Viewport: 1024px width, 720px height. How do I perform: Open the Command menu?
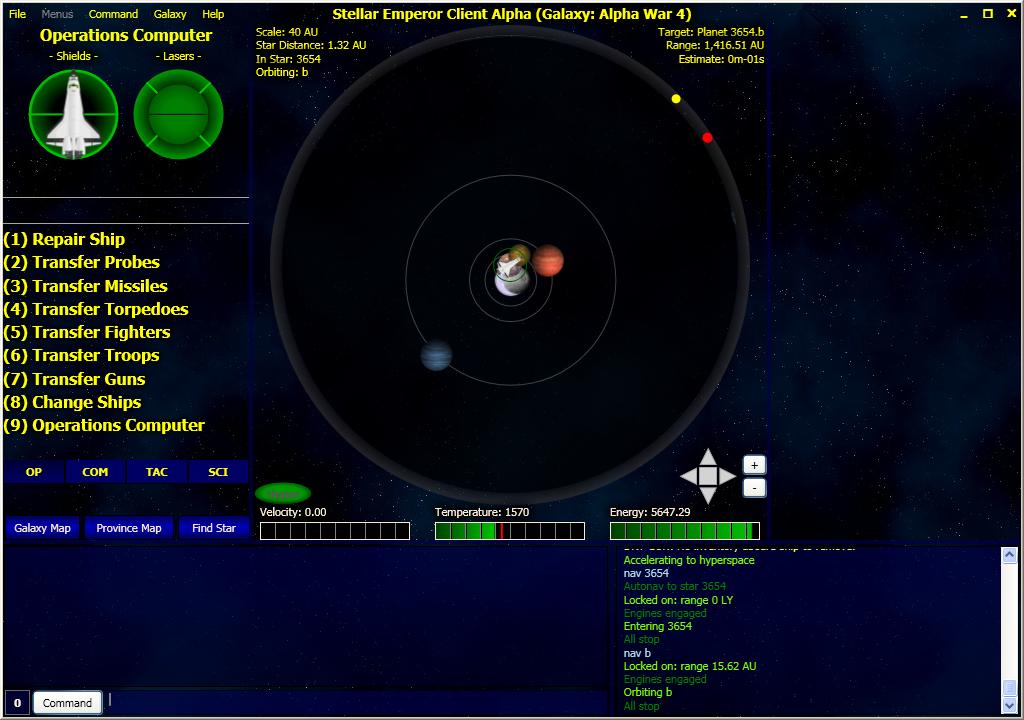click(x=113, y=14)
